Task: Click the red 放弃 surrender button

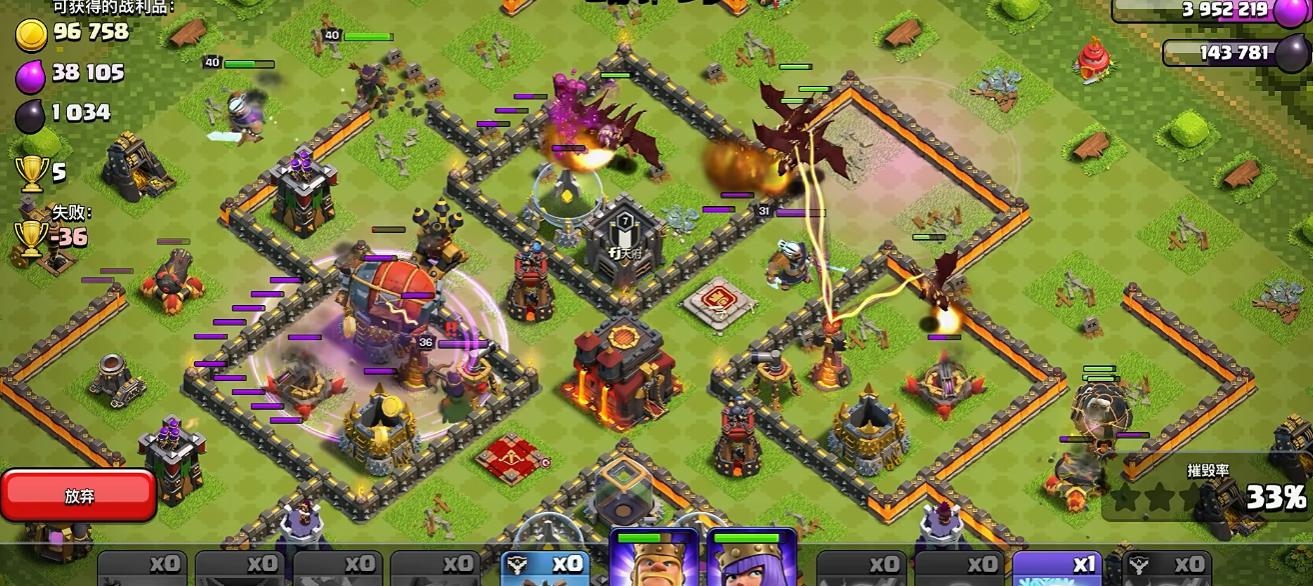Action: click(x=79, y=496)
